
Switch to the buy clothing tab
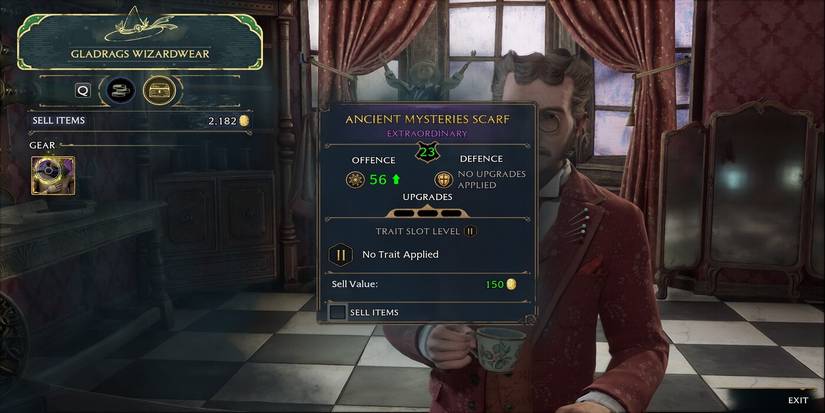tap(122, 90)
